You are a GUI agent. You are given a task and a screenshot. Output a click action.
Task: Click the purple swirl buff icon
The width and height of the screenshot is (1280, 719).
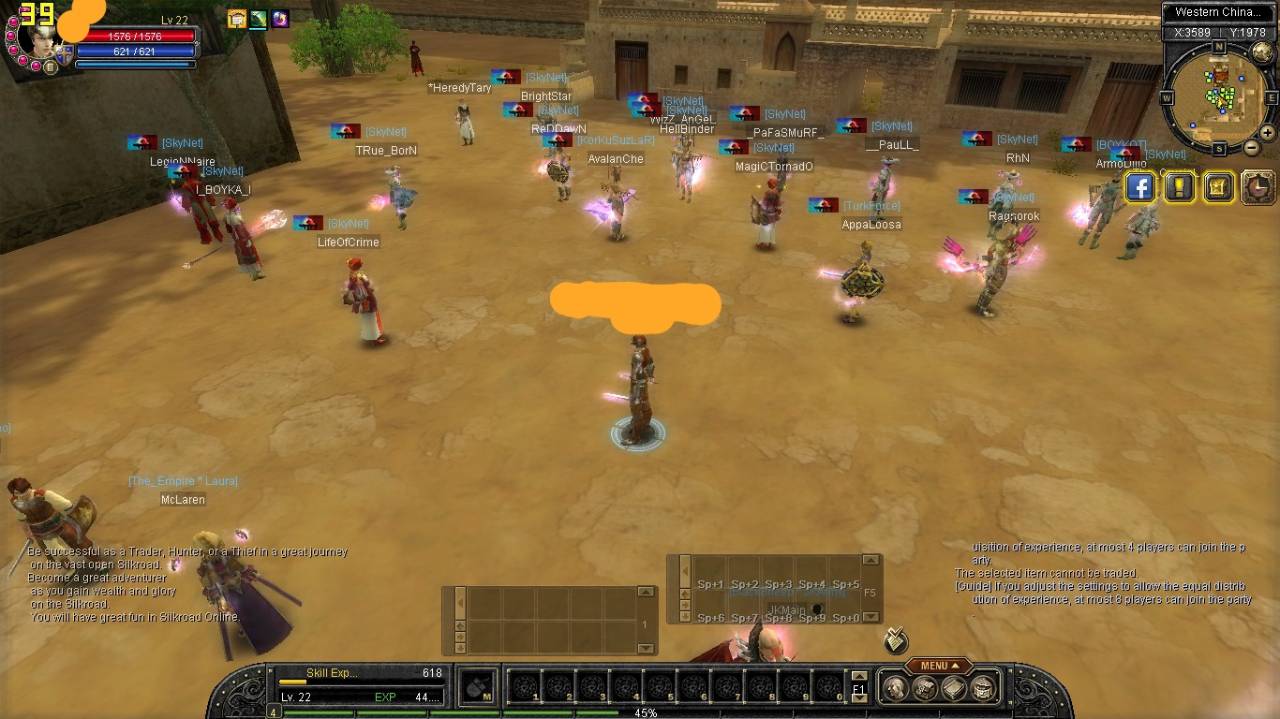280,19
